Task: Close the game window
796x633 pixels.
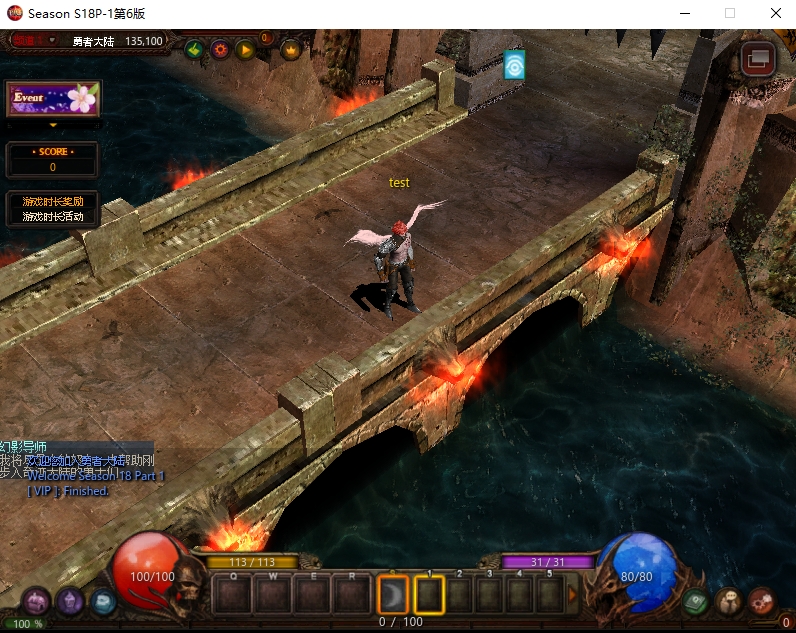Action: click(775, 13)
